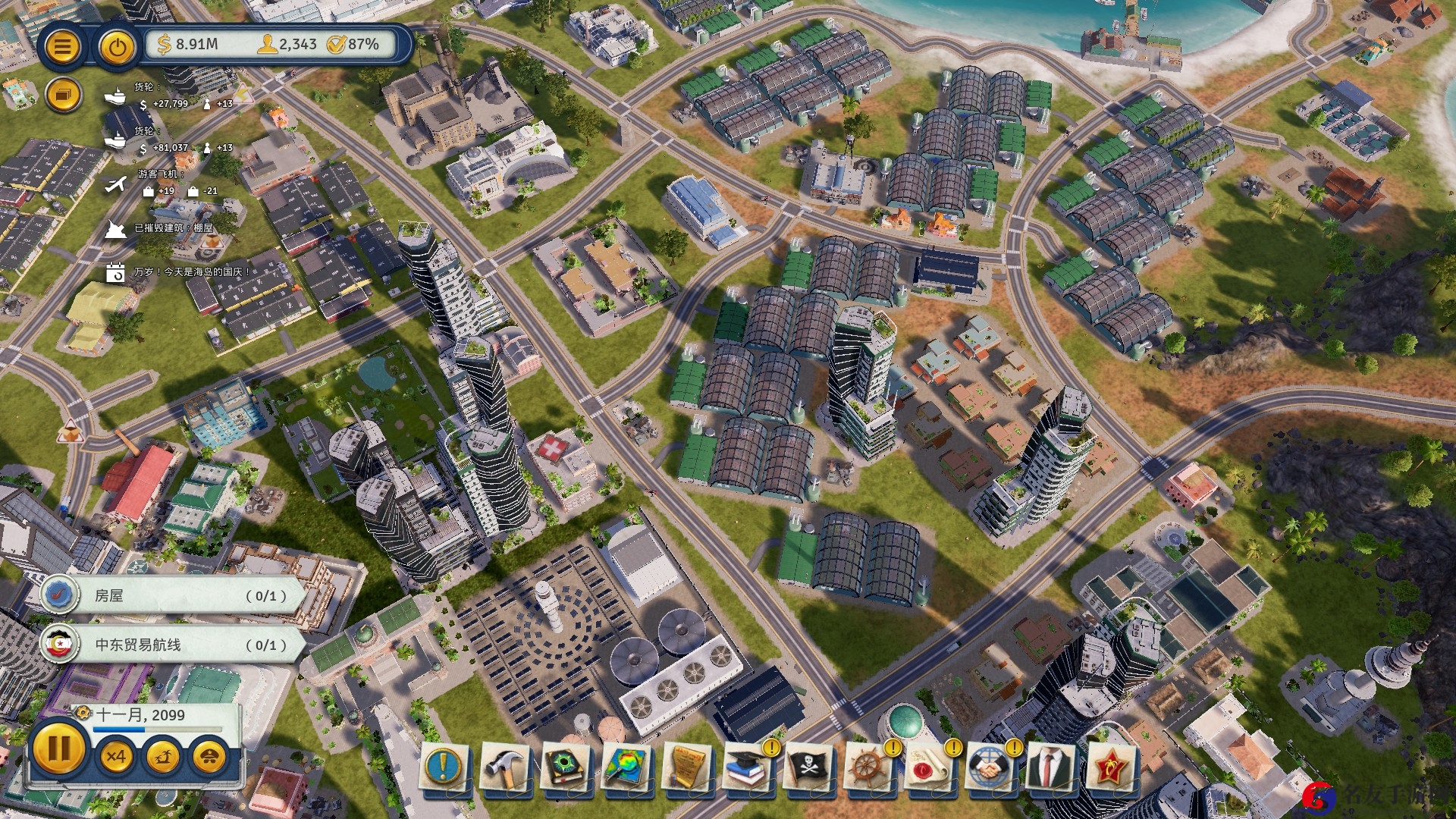Open the 房屋 objective tracker

(174, 595)
